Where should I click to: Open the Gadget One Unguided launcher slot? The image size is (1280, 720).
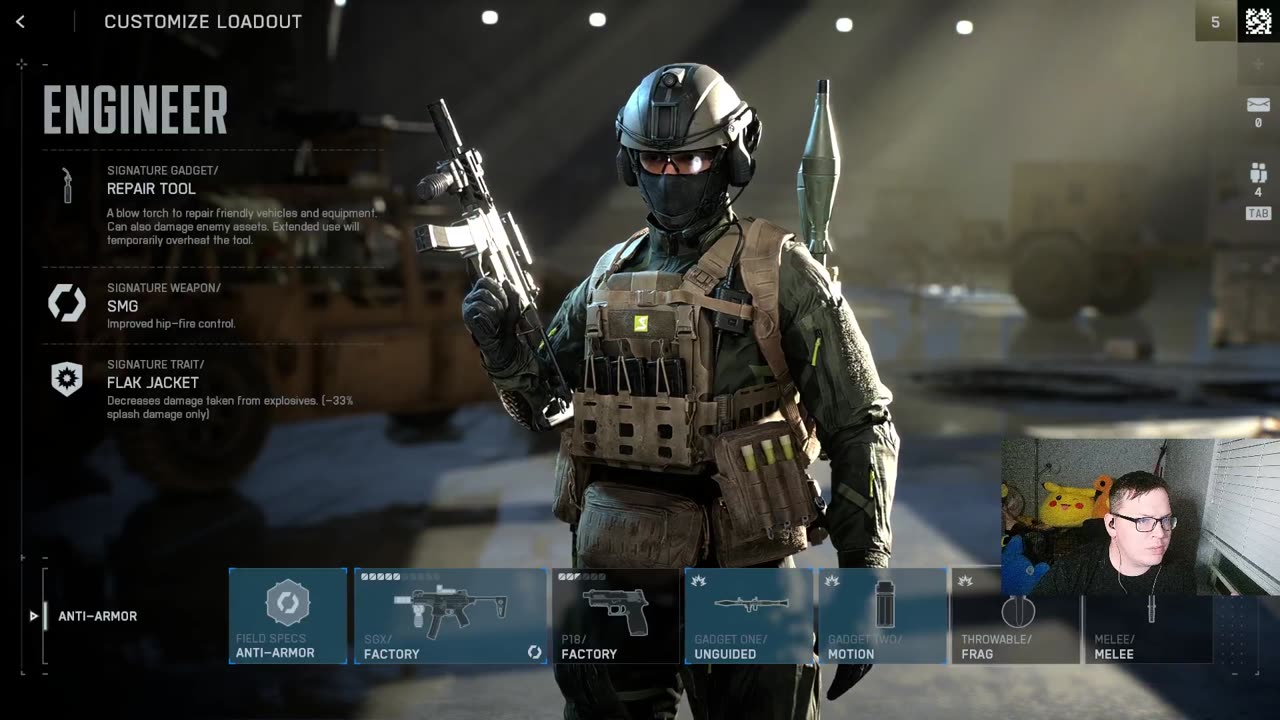tap(749, 616)
